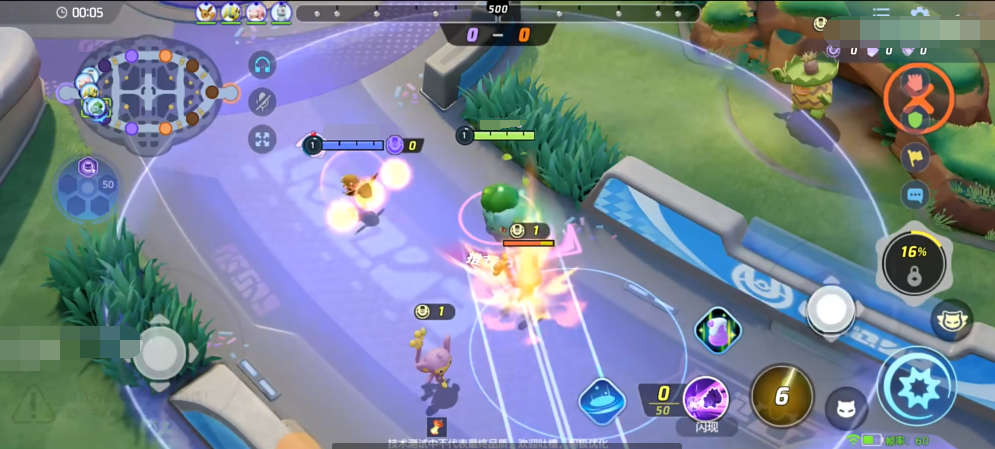Image resolution: width=995 pixels, height=449 pixels.
Task: Send the red hand retreat signal
Action: tap(916, 83)
